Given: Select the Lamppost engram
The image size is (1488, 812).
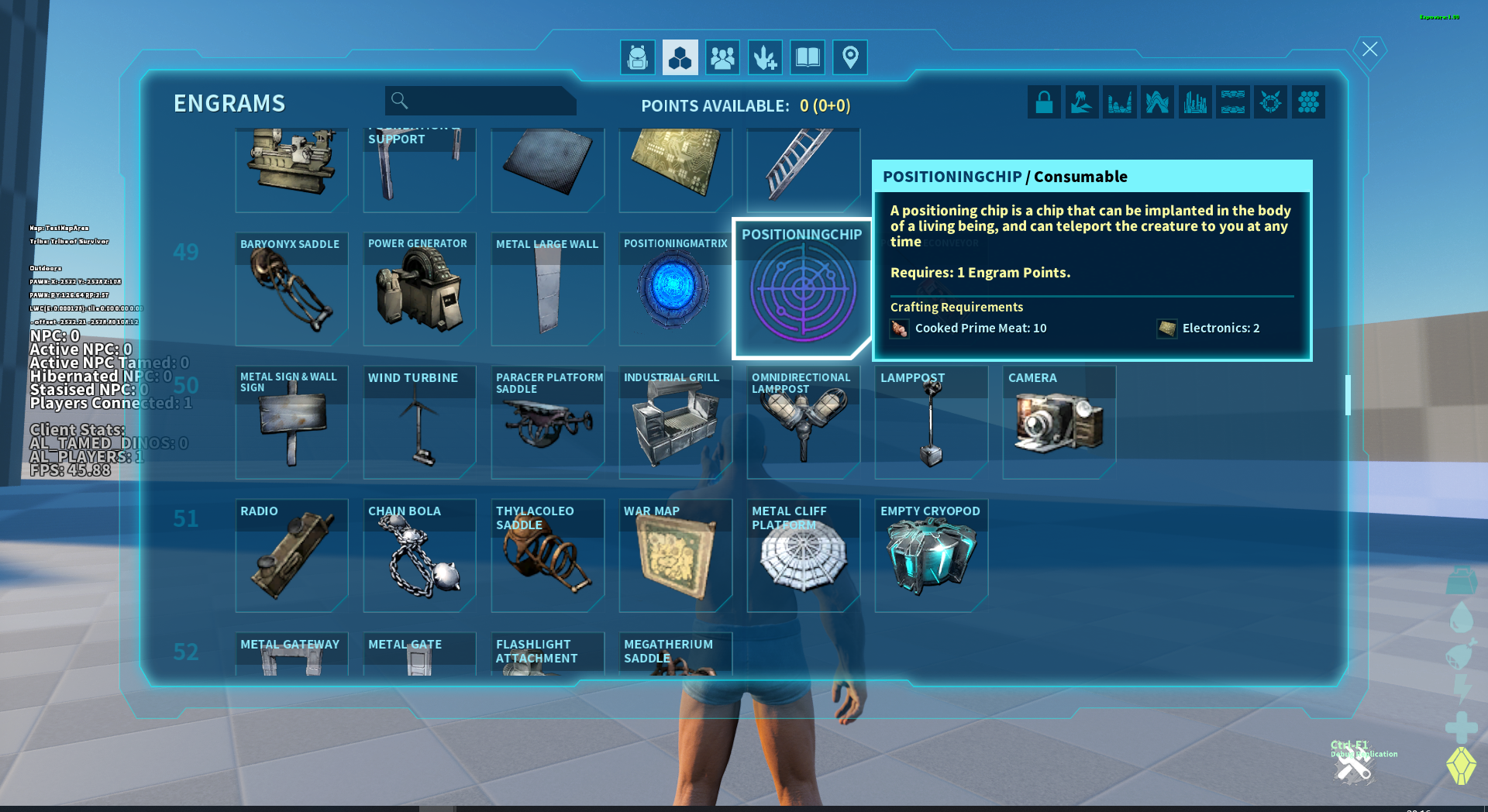Looking at the screenshot, I should pos(931,422).
